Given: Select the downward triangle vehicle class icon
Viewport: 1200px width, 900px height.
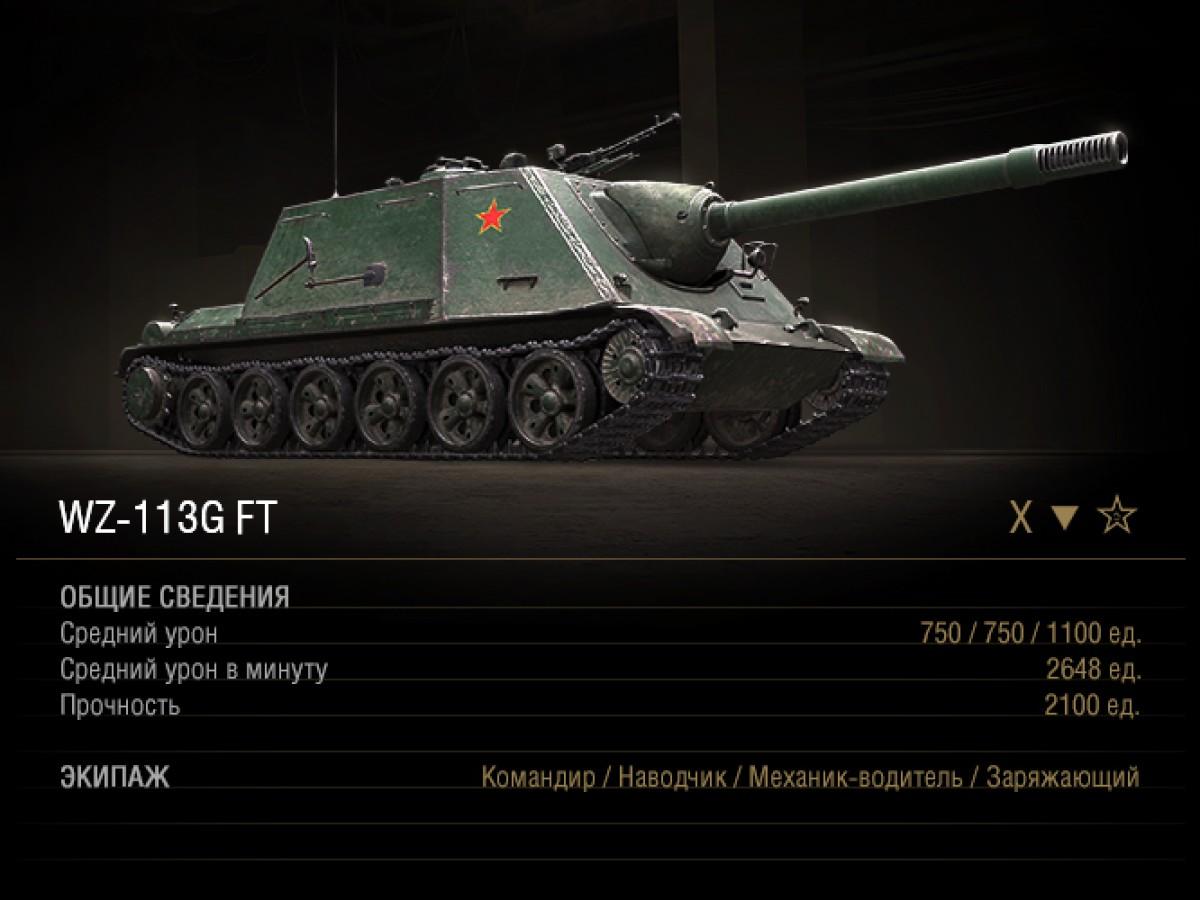Looking at the screenshot, I should coord(1067,519).
